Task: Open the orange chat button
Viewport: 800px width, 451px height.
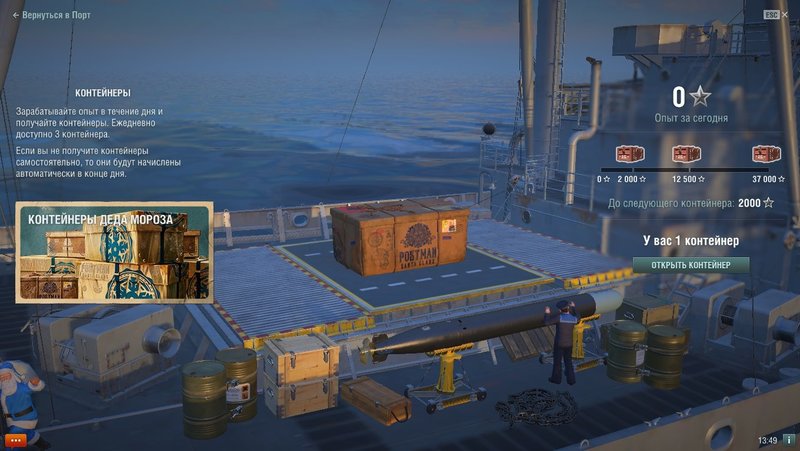Action: pos(15,439)
